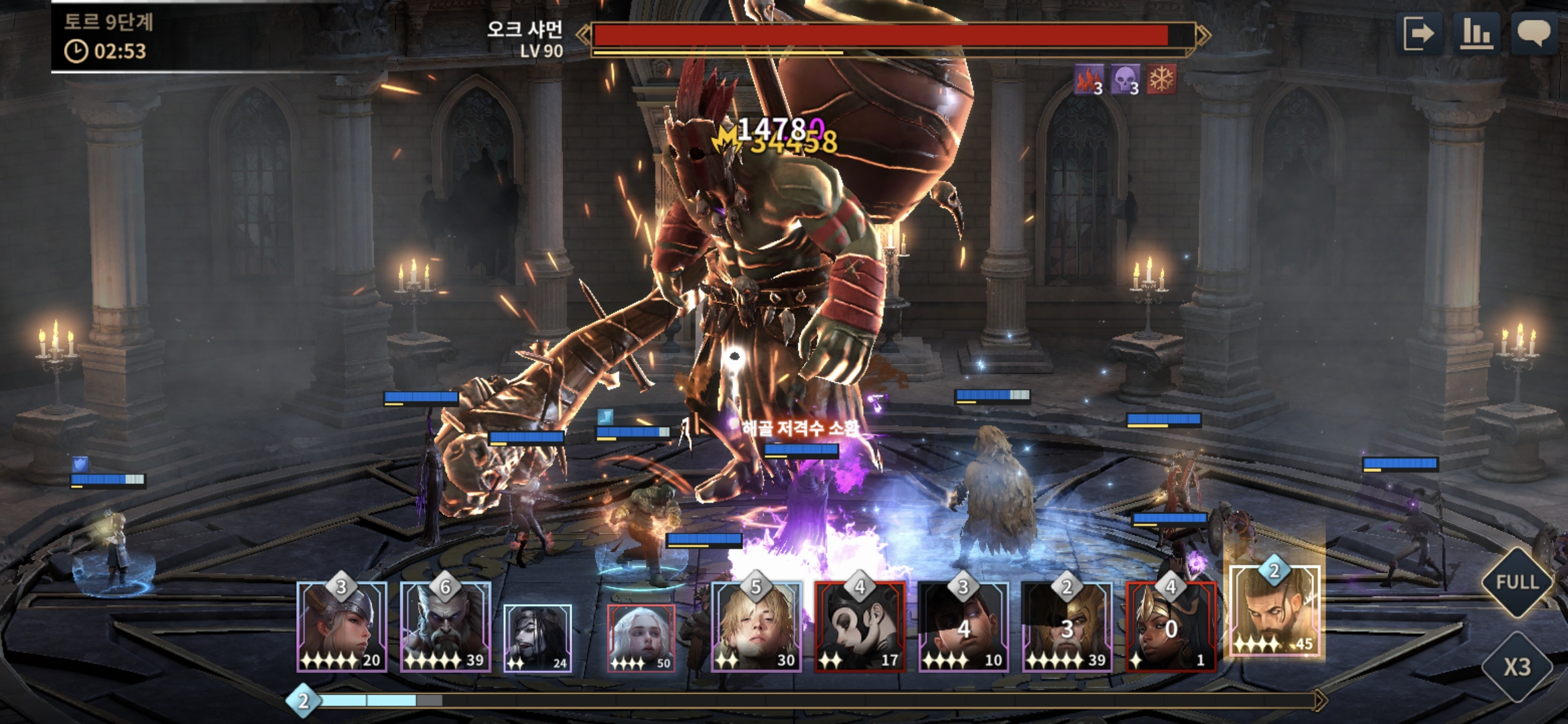Select the blond young man hero card
This screenshot has height=724, width=1568.
point(756,627)
